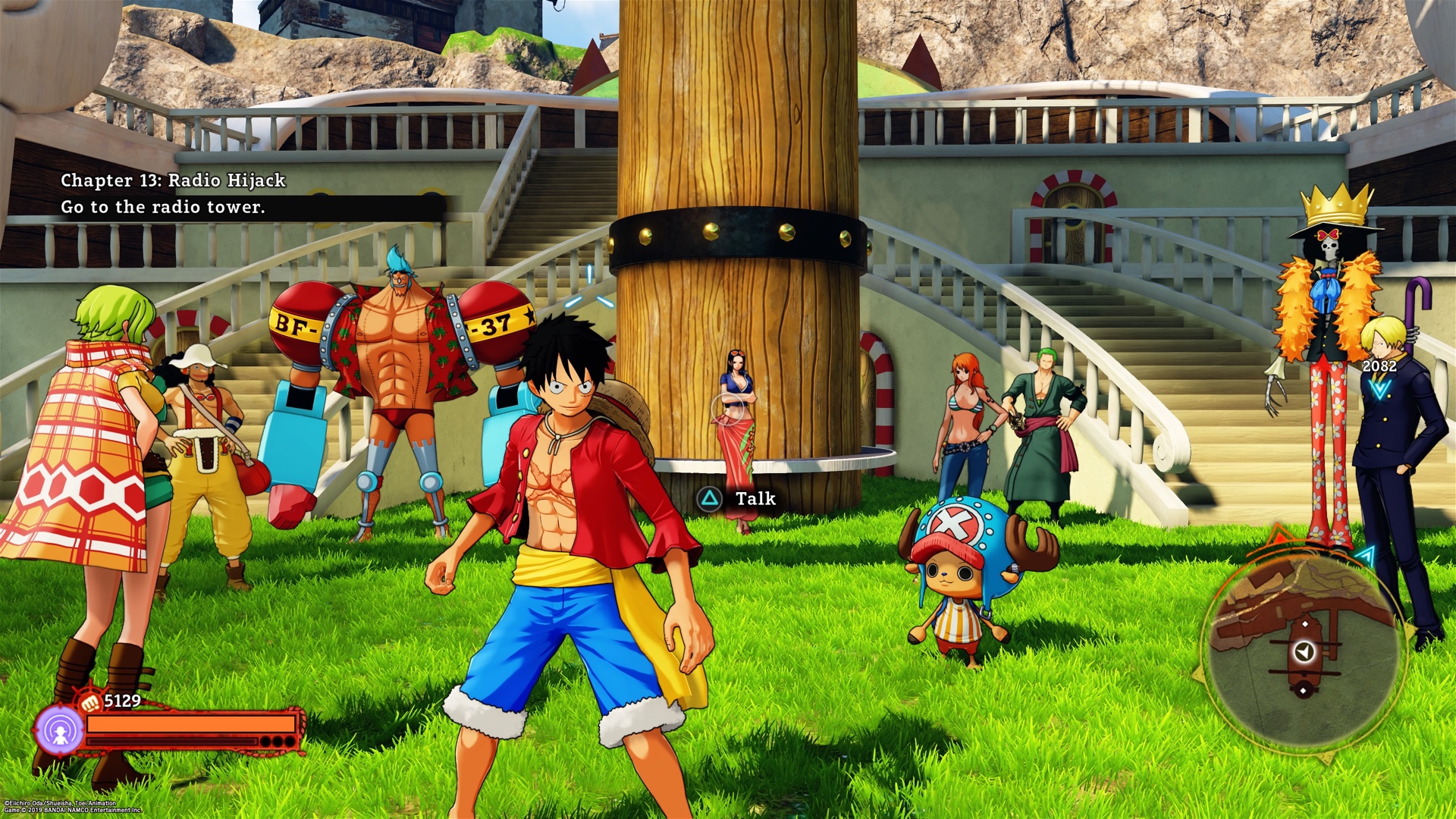Click the second stamina pip on the gauge
This screenshot has height=819, width=1456.
[279, 741]
